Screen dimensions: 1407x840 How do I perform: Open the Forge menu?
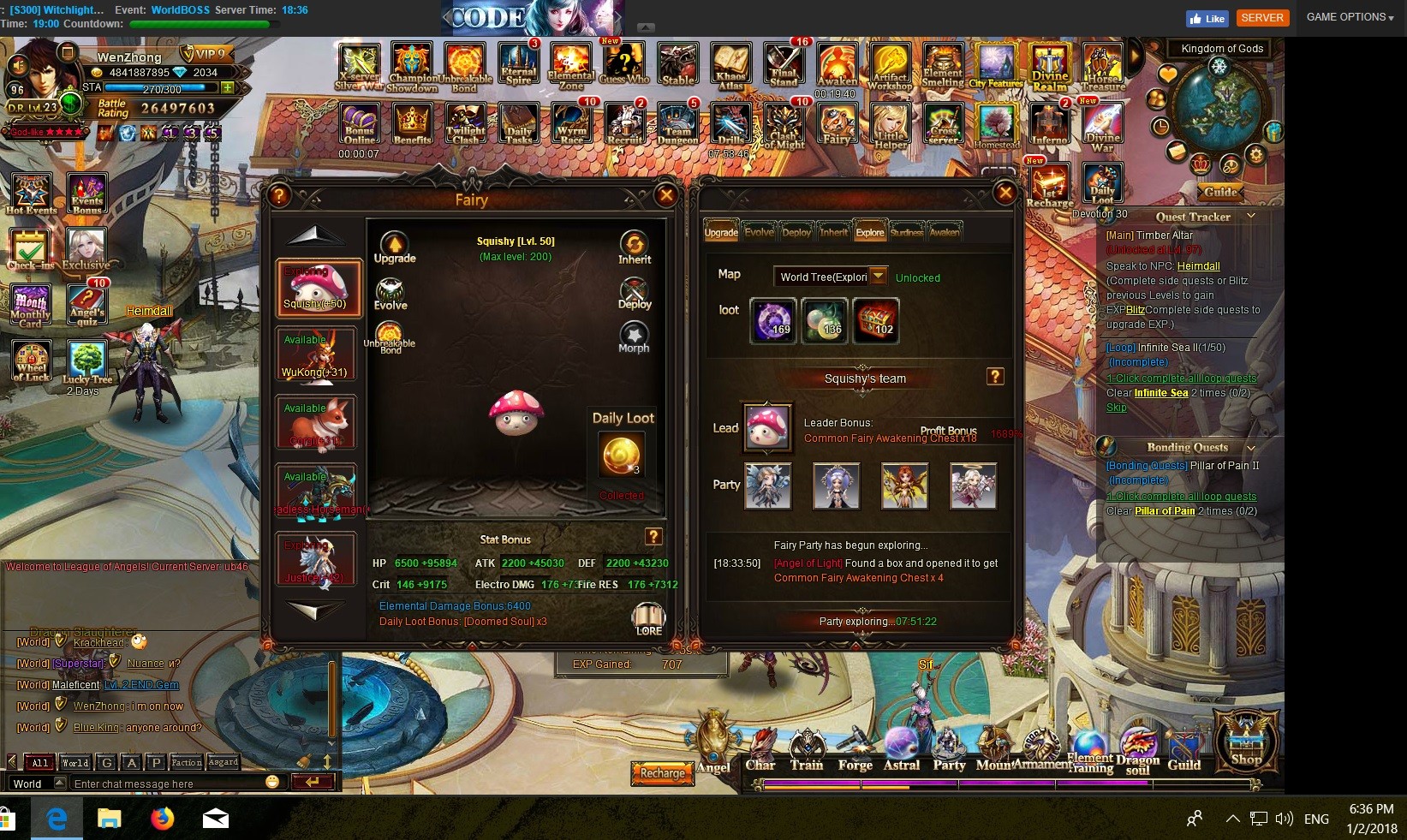pyautogui.click(x=855, y=752)
